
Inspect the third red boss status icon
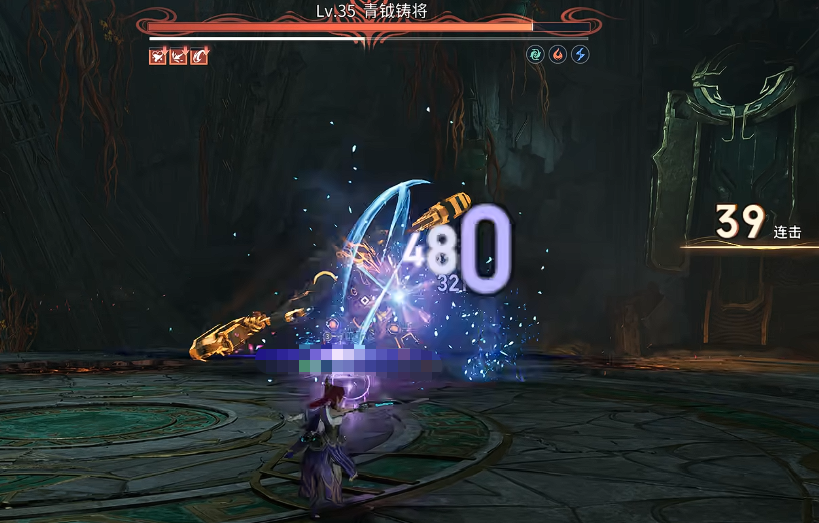(x=200, y=56)
